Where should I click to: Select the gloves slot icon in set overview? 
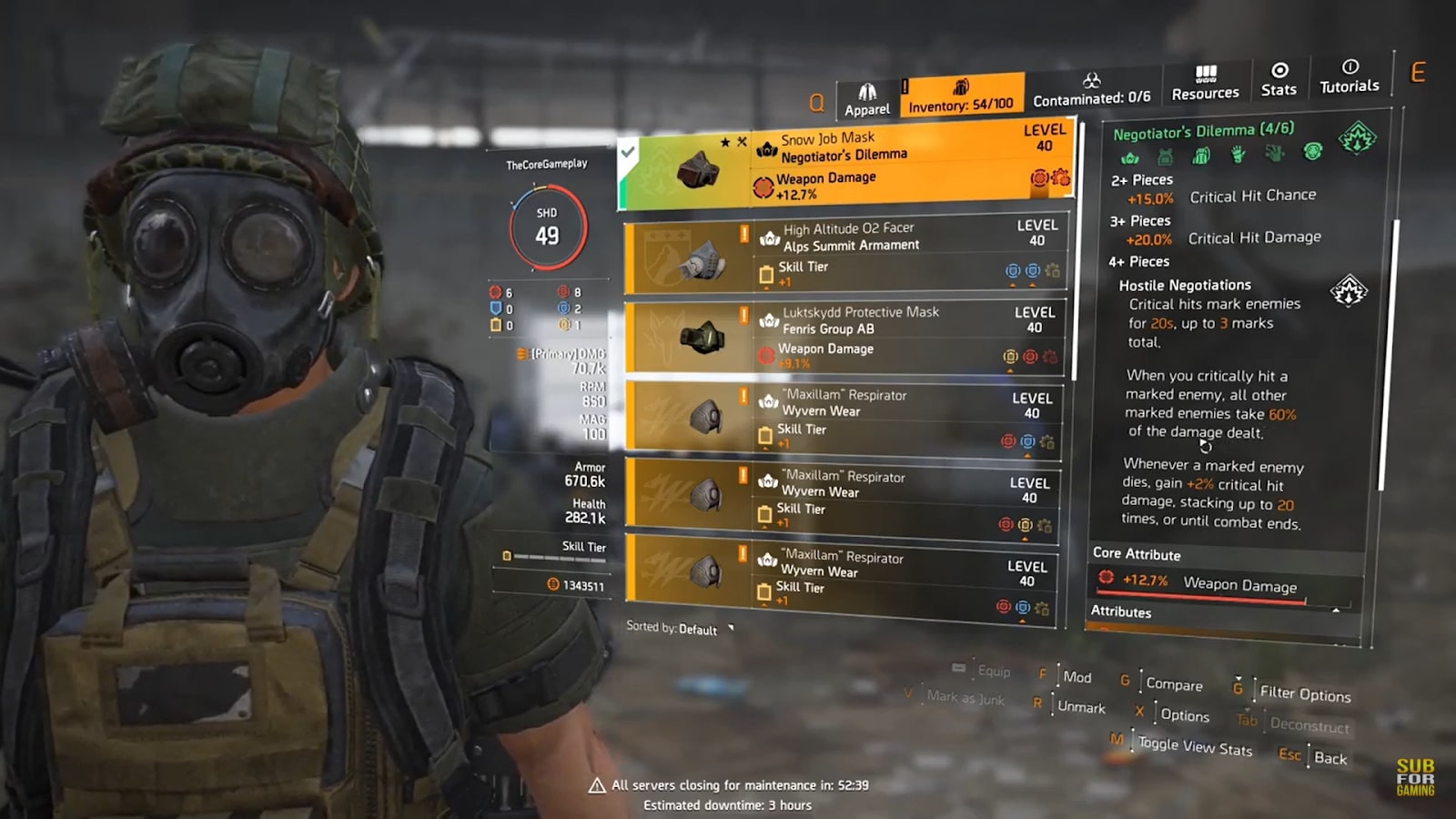pyautogui.click(x=1237, y=156)
